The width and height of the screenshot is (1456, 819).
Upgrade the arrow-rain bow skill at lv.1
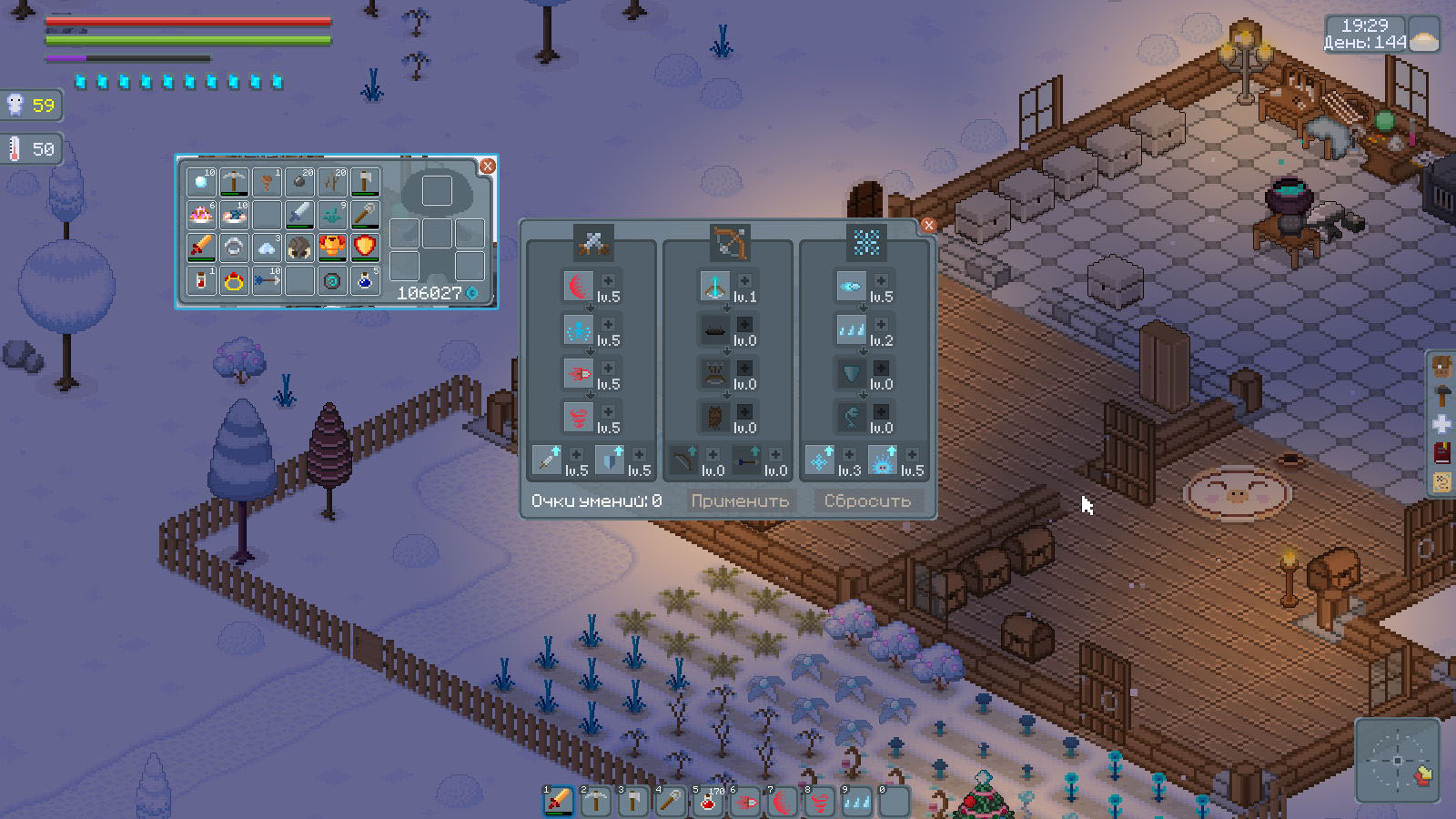click(744, 281)
